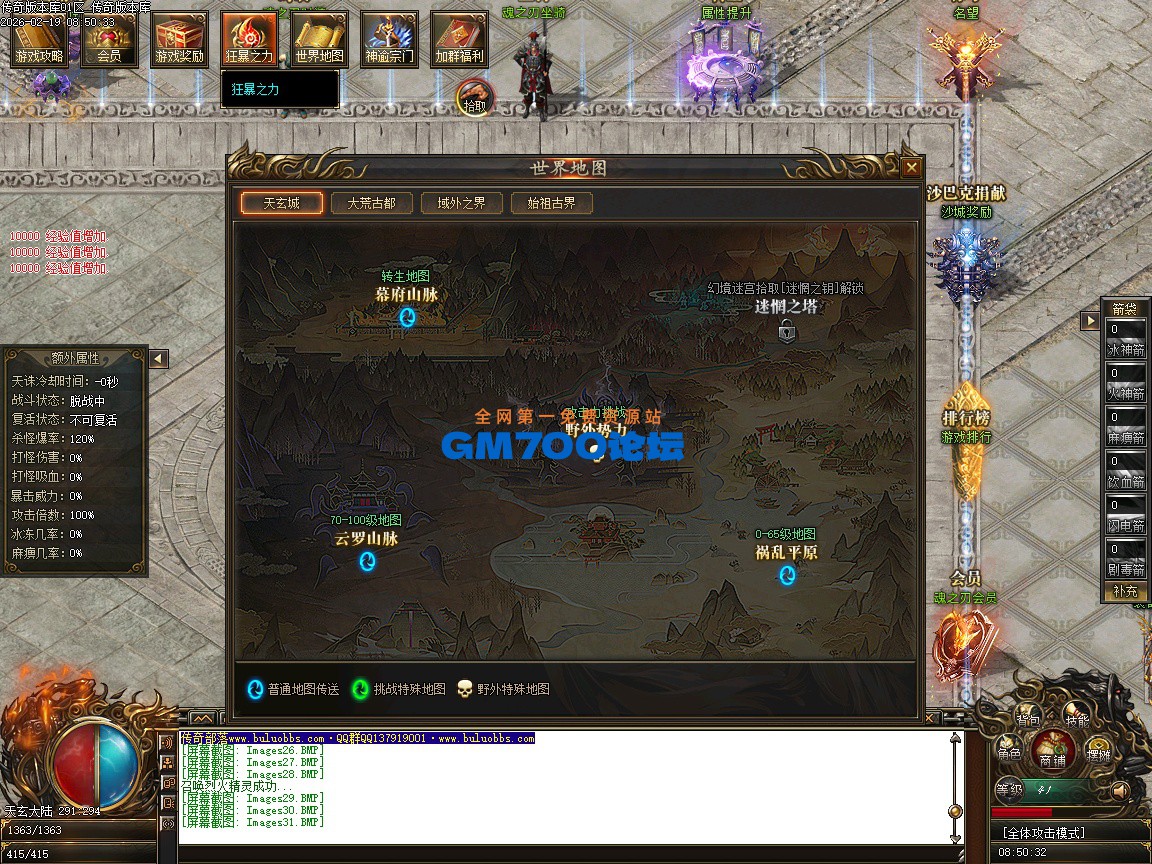Viewport: 1152px width, 864px height.
Task: Open the 游戏奖励 rewards chest
Action: point(180,38)
